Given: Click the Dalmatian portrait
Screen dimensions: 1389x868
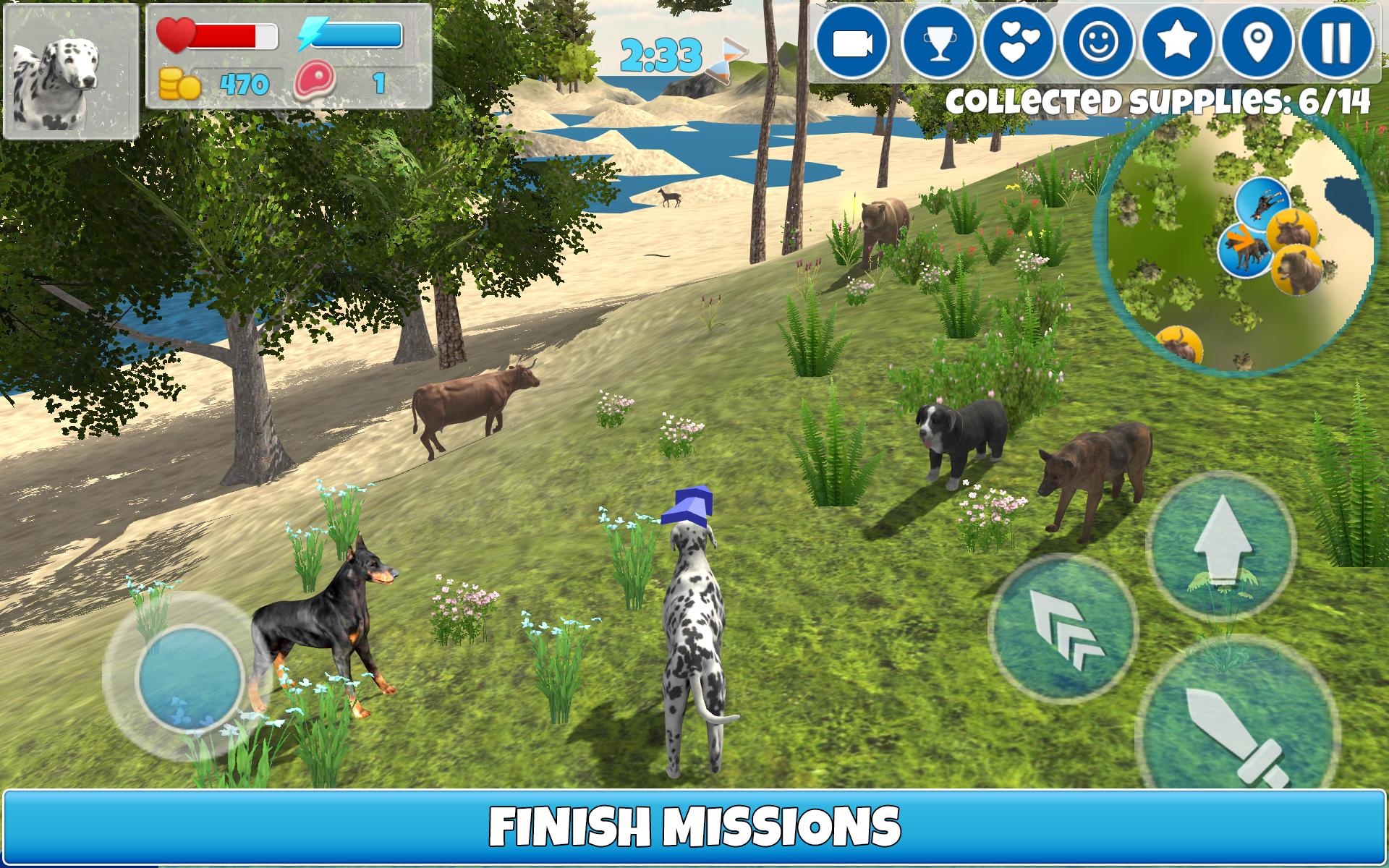Looking at the screenshot, I should tap(70, 71).
